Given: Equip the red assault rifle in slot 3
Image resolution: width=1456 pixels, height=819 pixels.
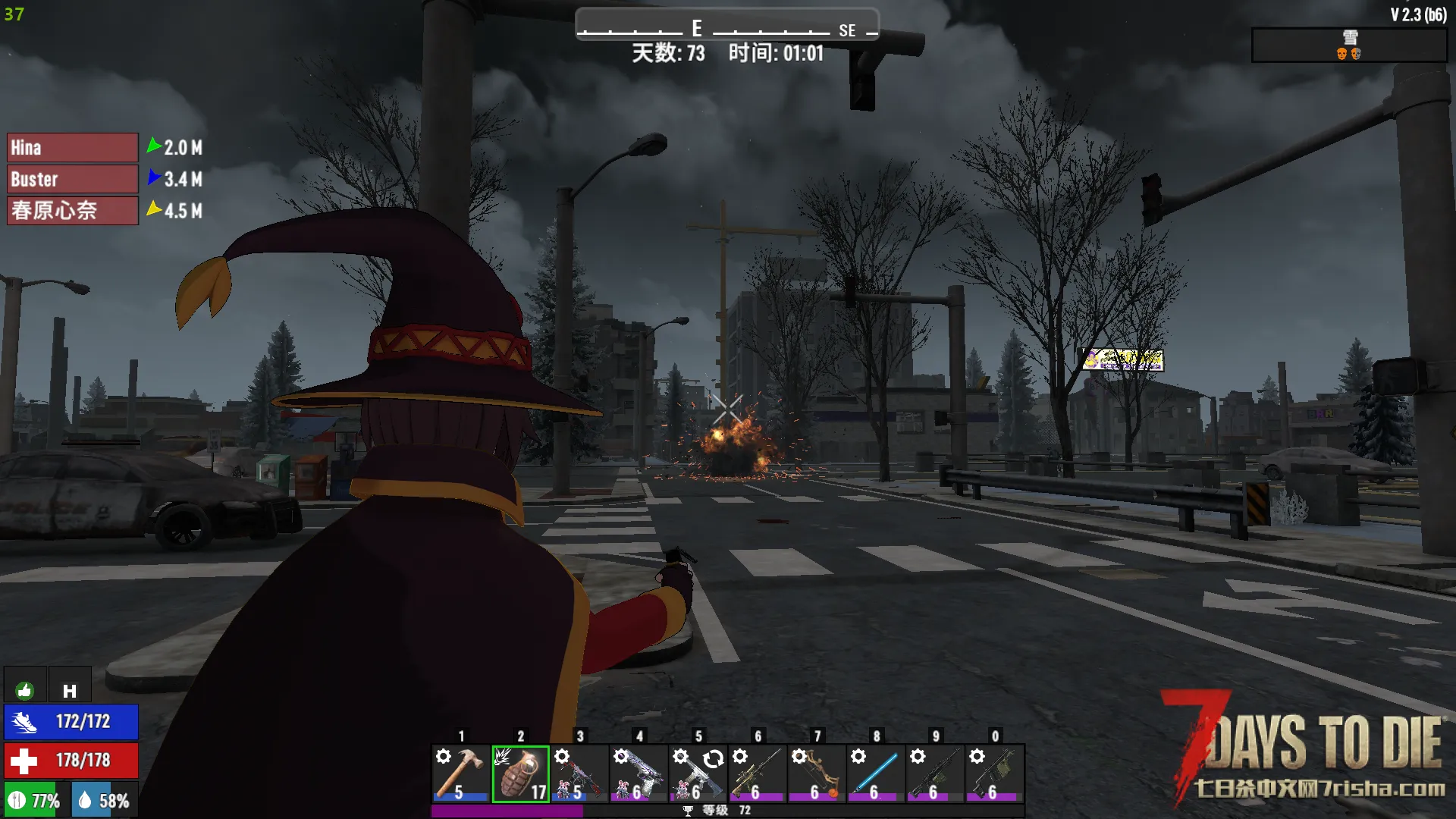Looking at the screenshot, I should tap(579, 773).
